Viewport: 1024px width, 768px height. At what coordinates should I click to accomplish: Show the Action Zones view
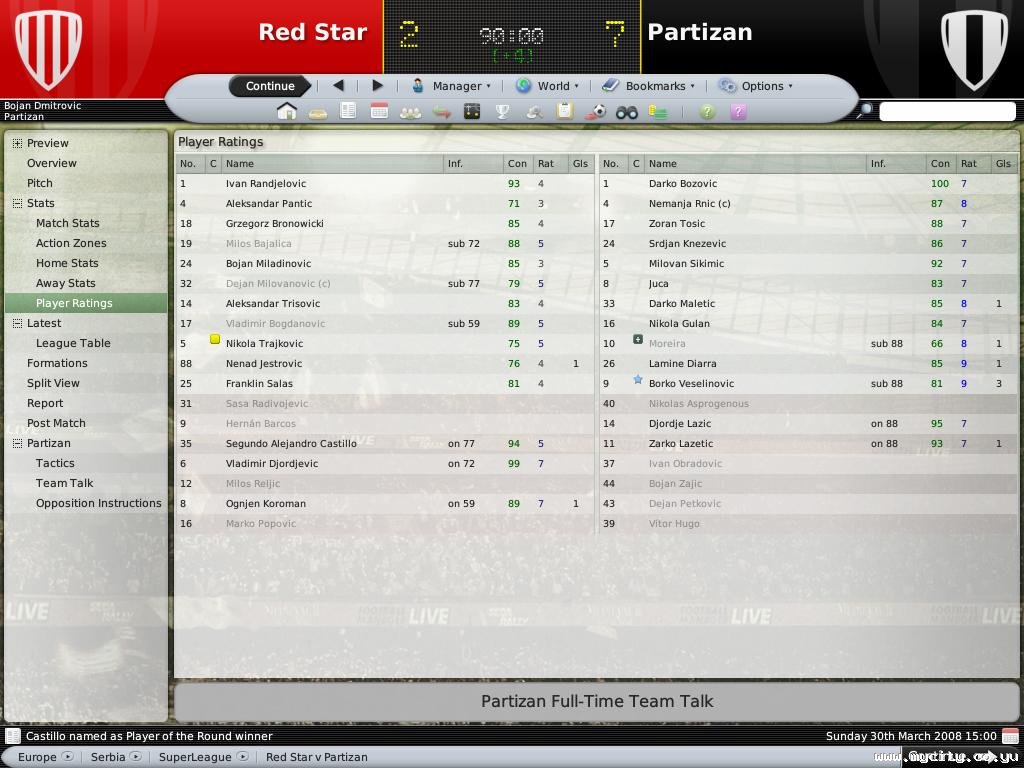[71, 243]
